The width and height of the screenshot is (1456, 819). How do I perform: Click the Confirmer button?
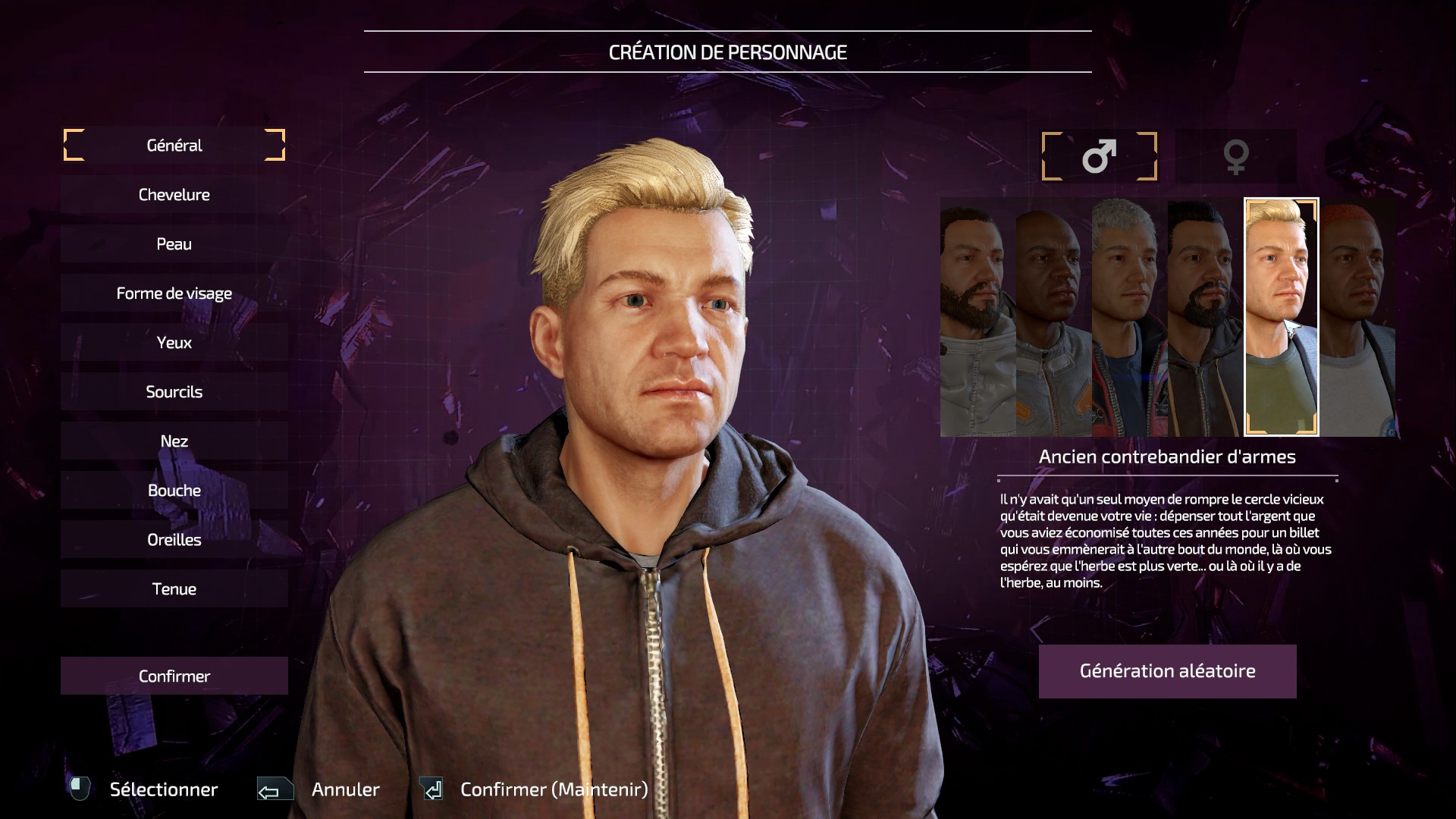click(x=174, y=676)
